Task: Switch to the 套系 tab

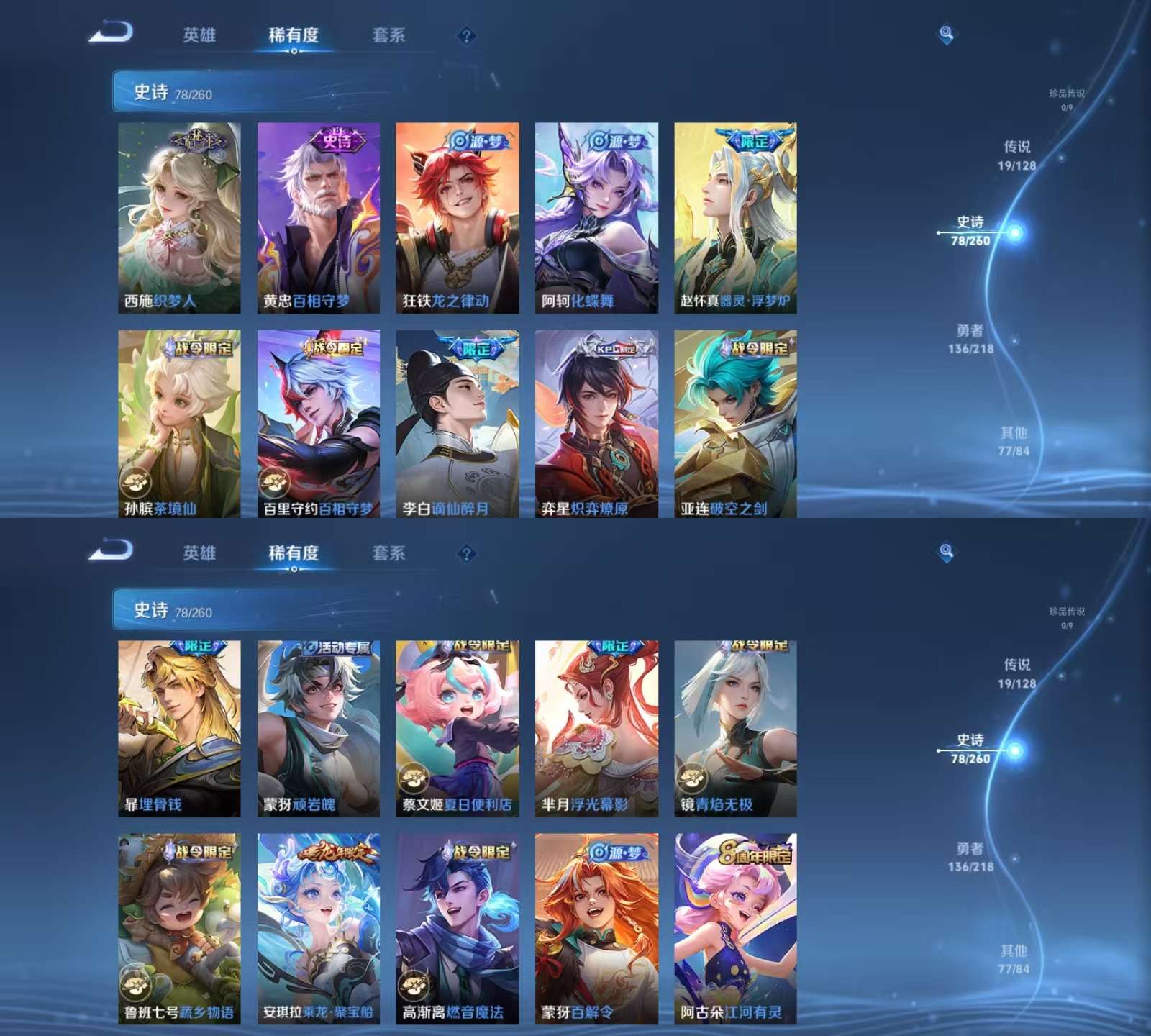Action: click(389, 35)
